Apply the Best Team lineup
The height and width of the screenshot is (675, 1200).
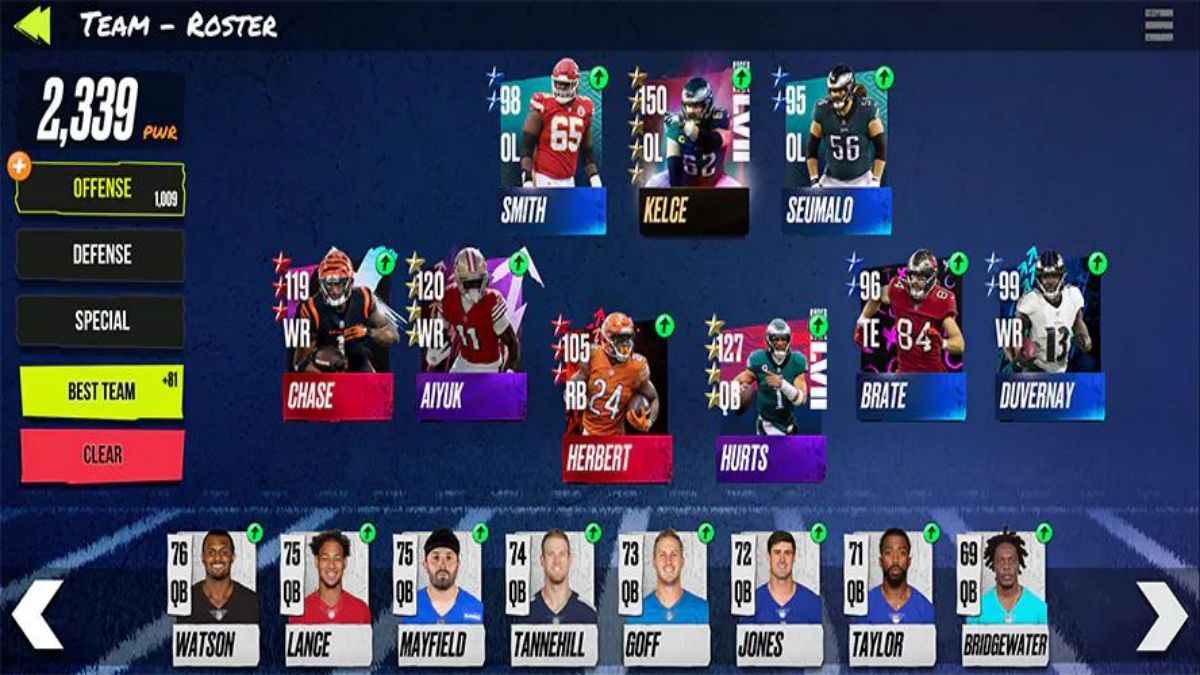click(100, 391)
